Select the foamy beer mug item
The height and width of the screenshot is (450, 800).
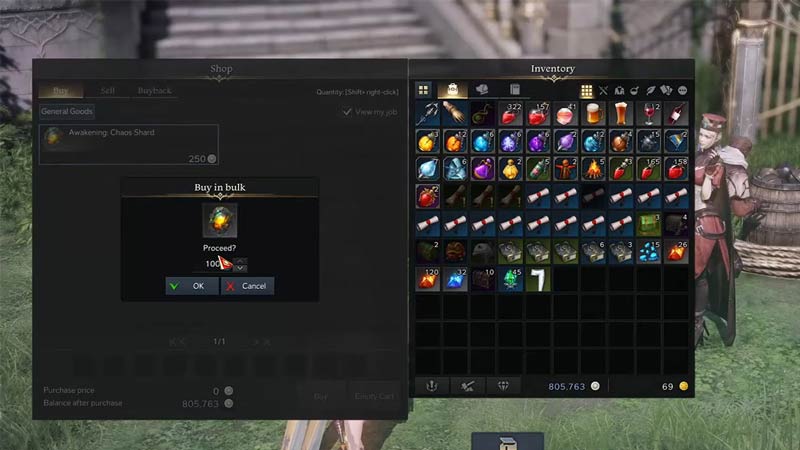click(594, 115)
